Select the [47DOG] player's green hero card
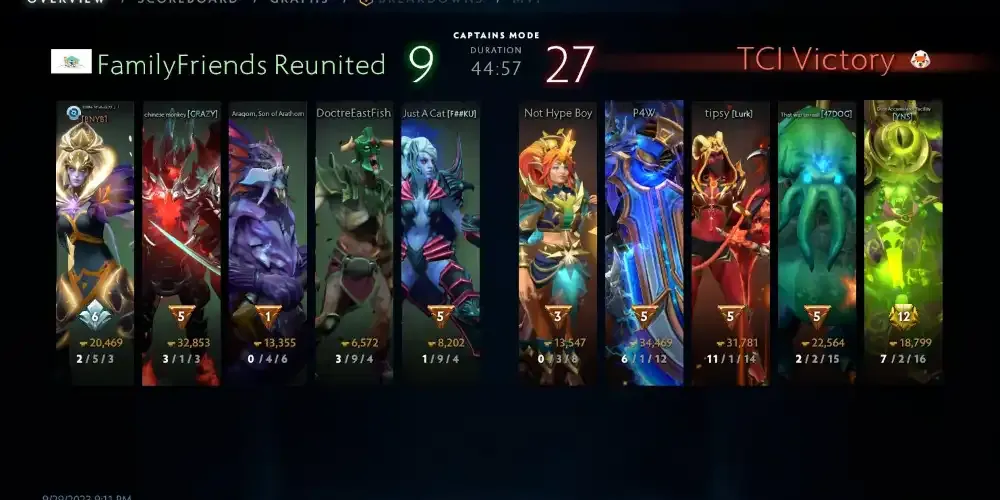 (x=816, y=242)
